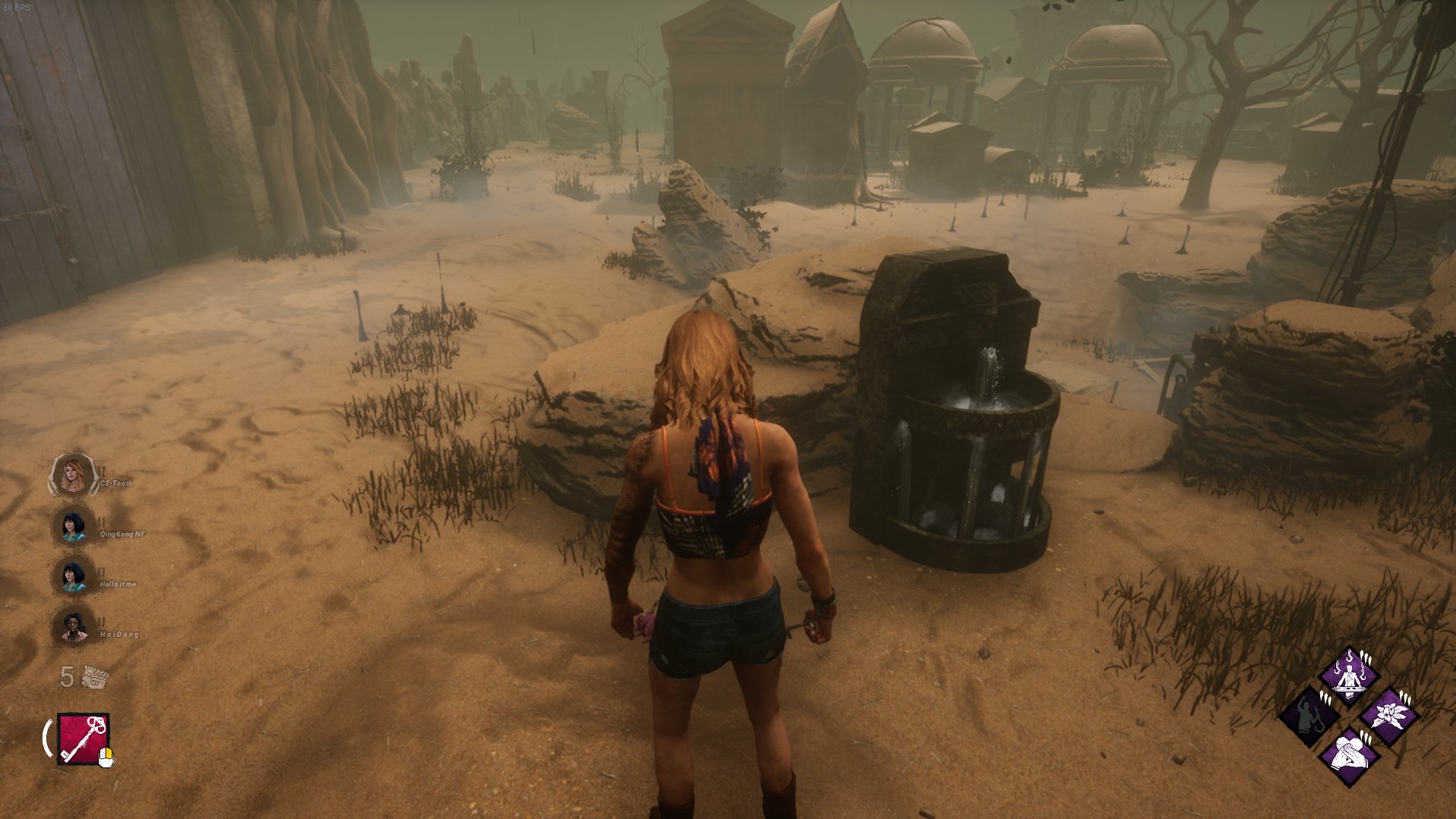
Task: Select HoiDong's survivor portrait
Action: [x=73, y=626]
